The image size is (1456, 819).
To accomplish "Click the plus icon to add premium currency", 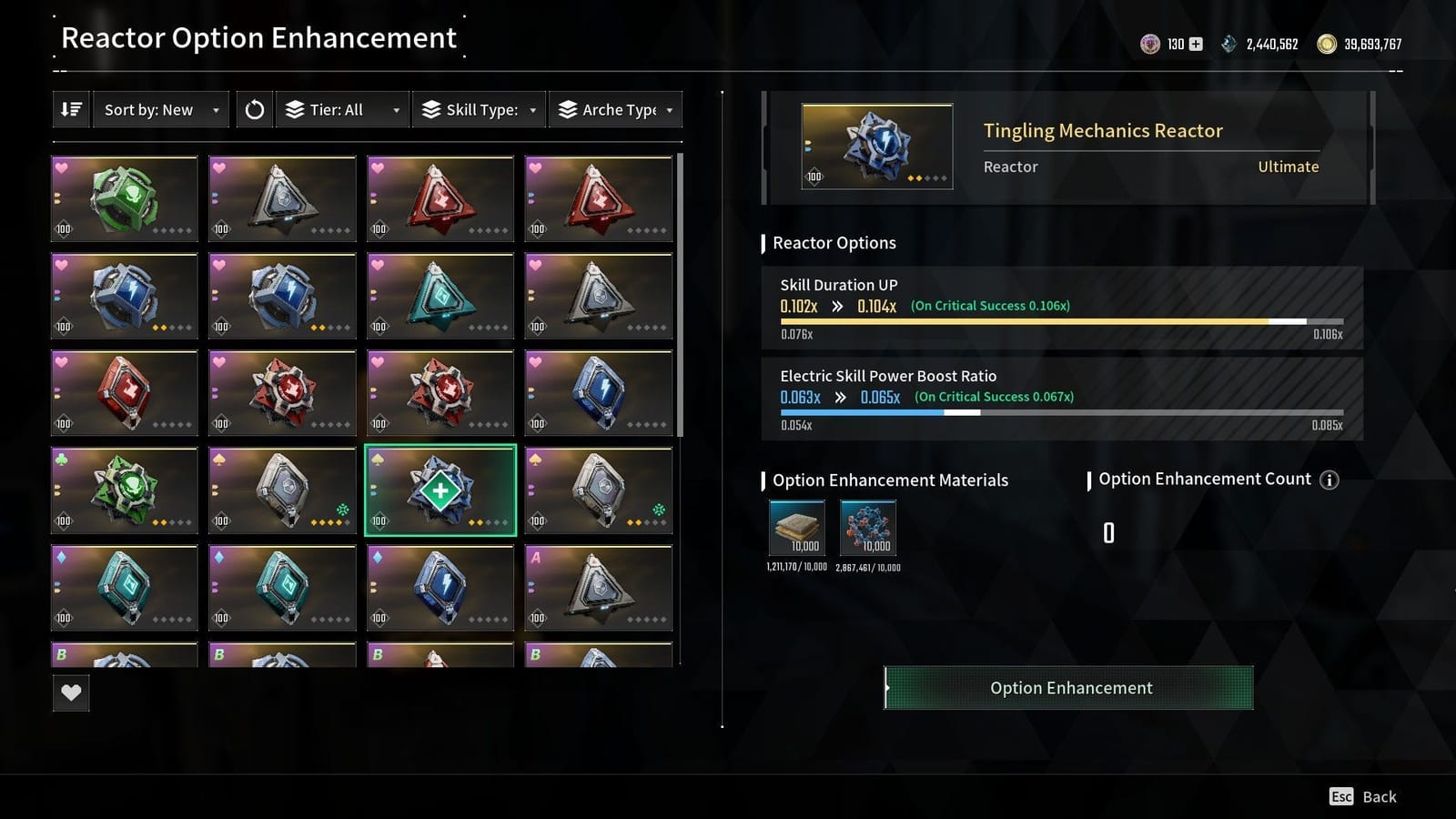I will tap(1196, 44).
